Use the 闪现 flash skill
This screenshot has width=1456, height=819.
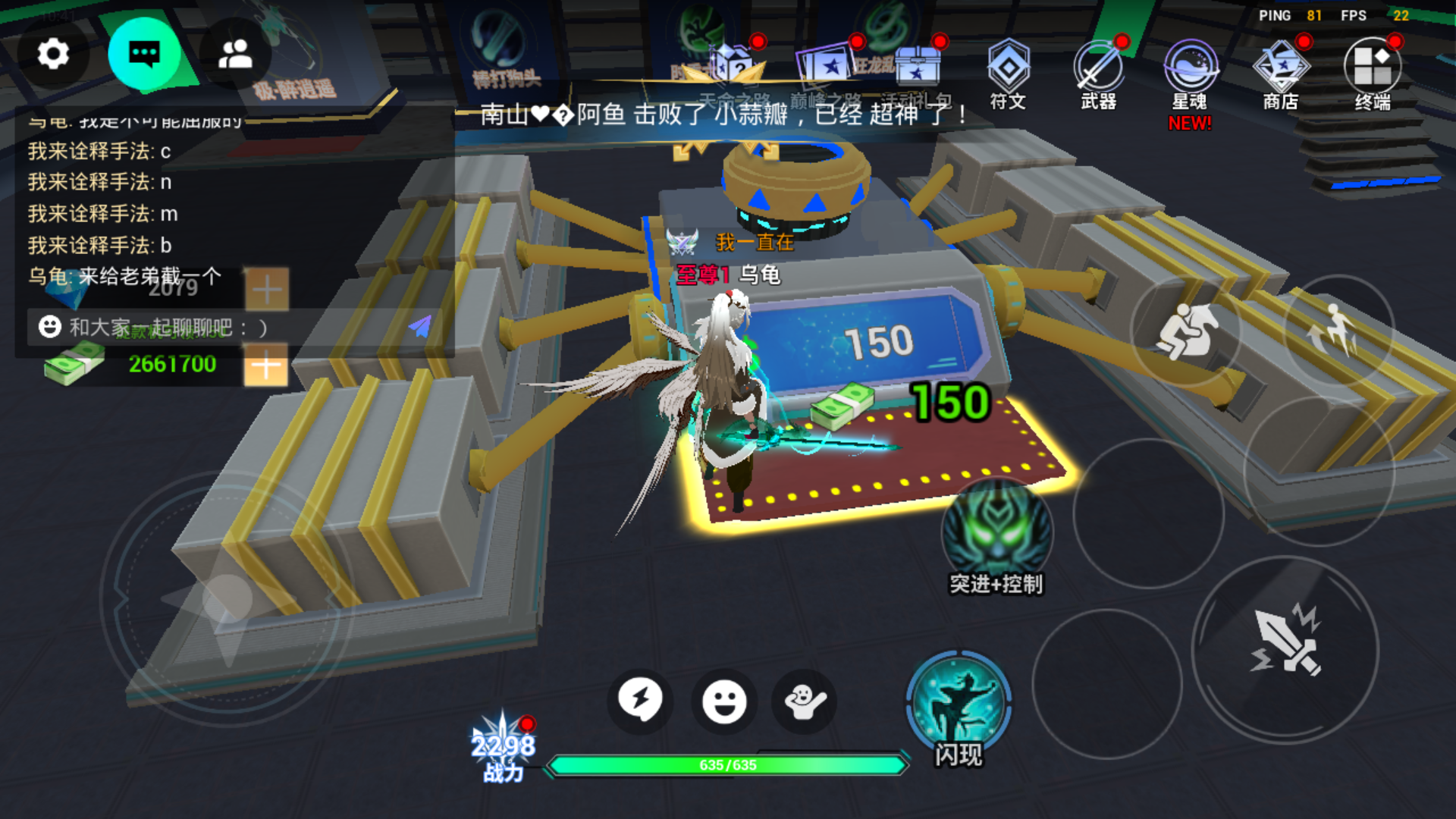tap(959, 705)
